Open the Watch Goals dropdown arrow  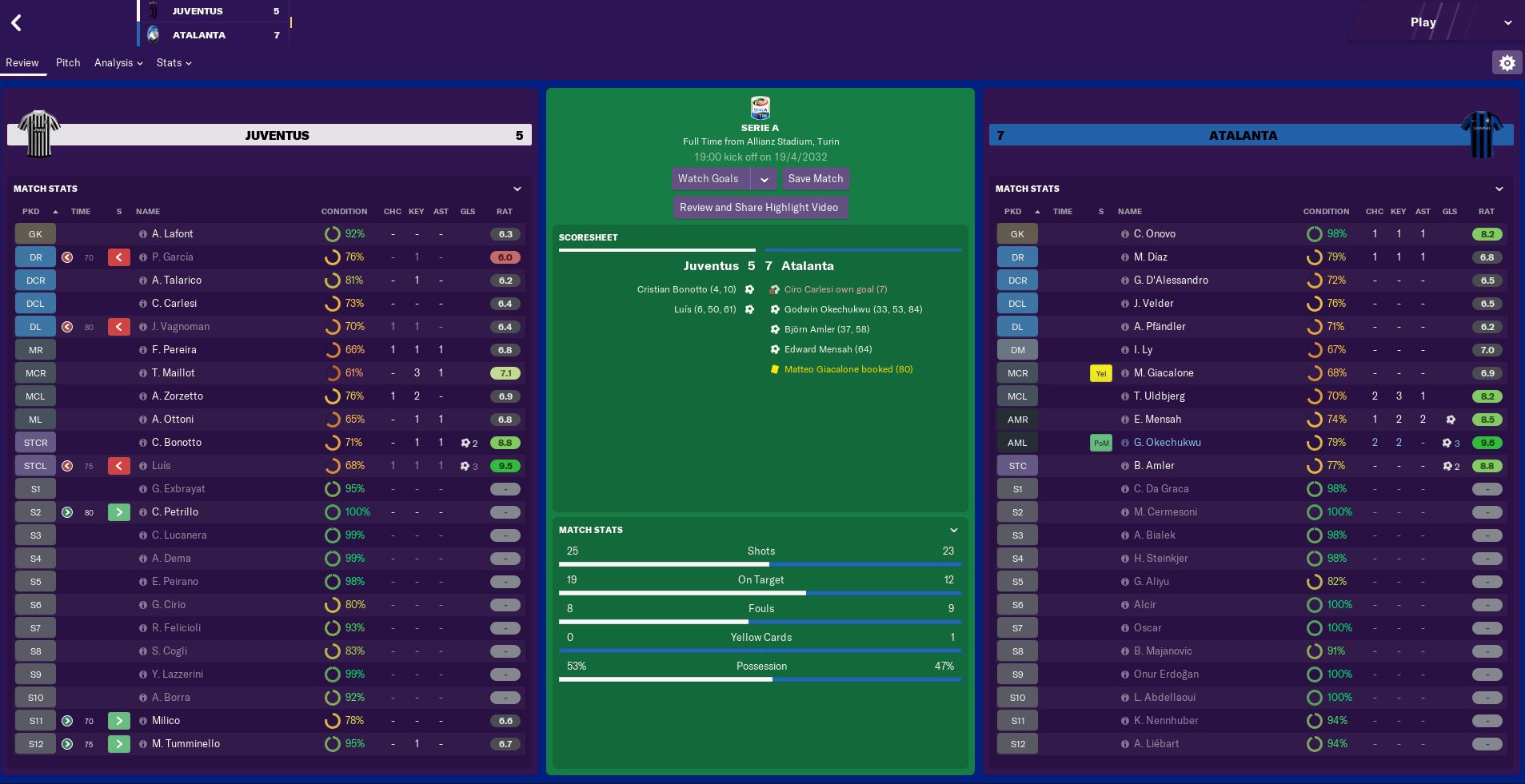764,178
